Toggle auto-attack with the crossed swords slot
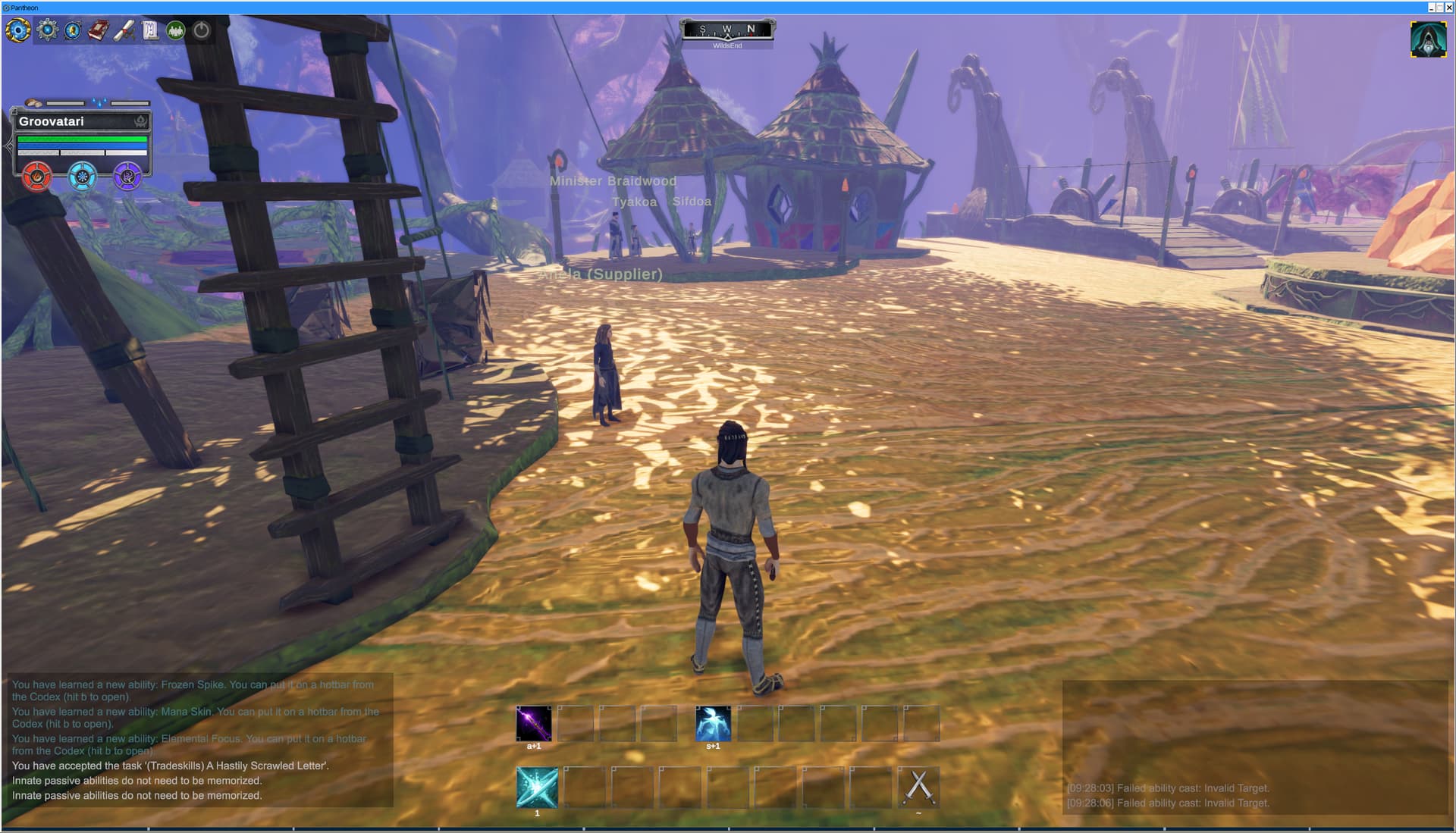The width and height of the screenshot is (1456, 833). point(918,787)
